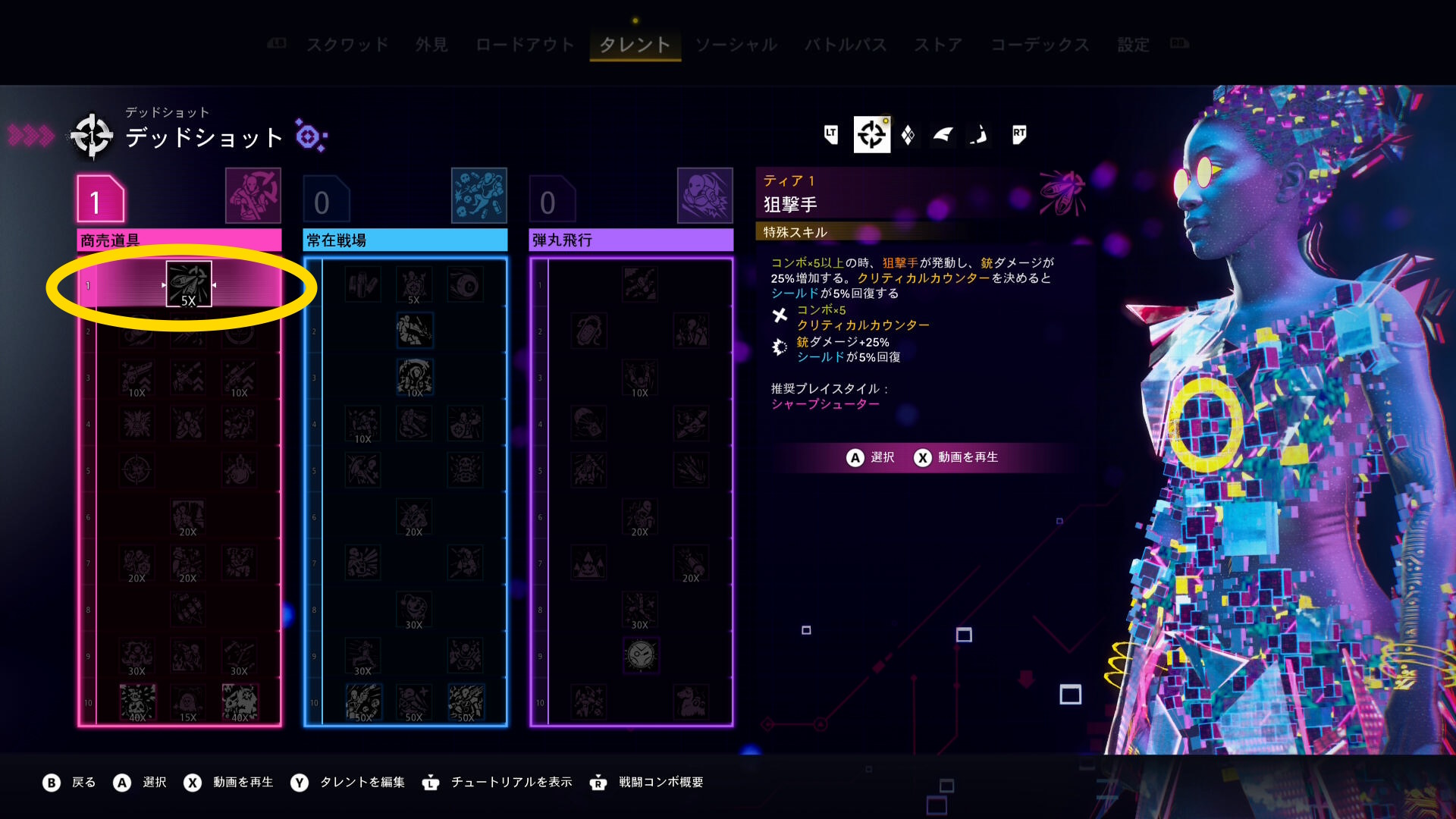Image resolution: width=1456 pixels, height=819 pixels.
Task: Open the ストア tab
Action: [938, 45]
